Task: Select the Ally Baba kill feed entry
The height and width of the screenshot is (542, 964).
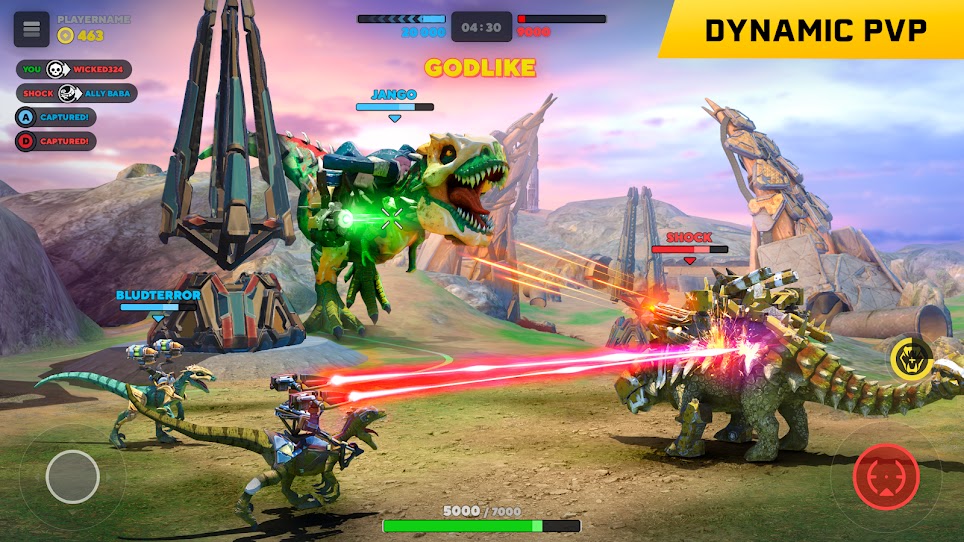Action: pyautogui.click(x=76, y=93)
